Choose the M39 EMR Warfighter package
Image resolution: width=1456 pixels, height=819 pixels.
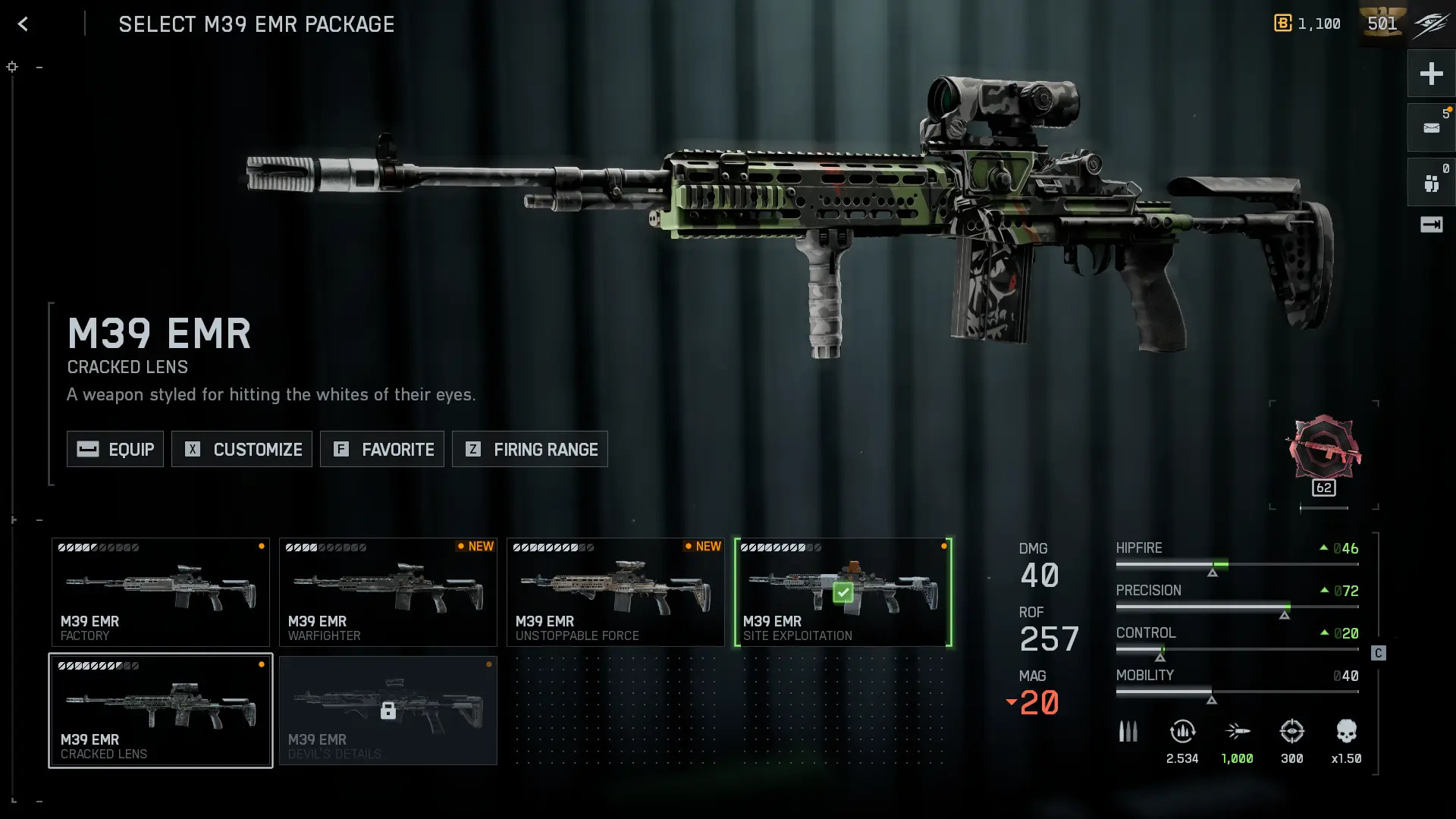388,592
